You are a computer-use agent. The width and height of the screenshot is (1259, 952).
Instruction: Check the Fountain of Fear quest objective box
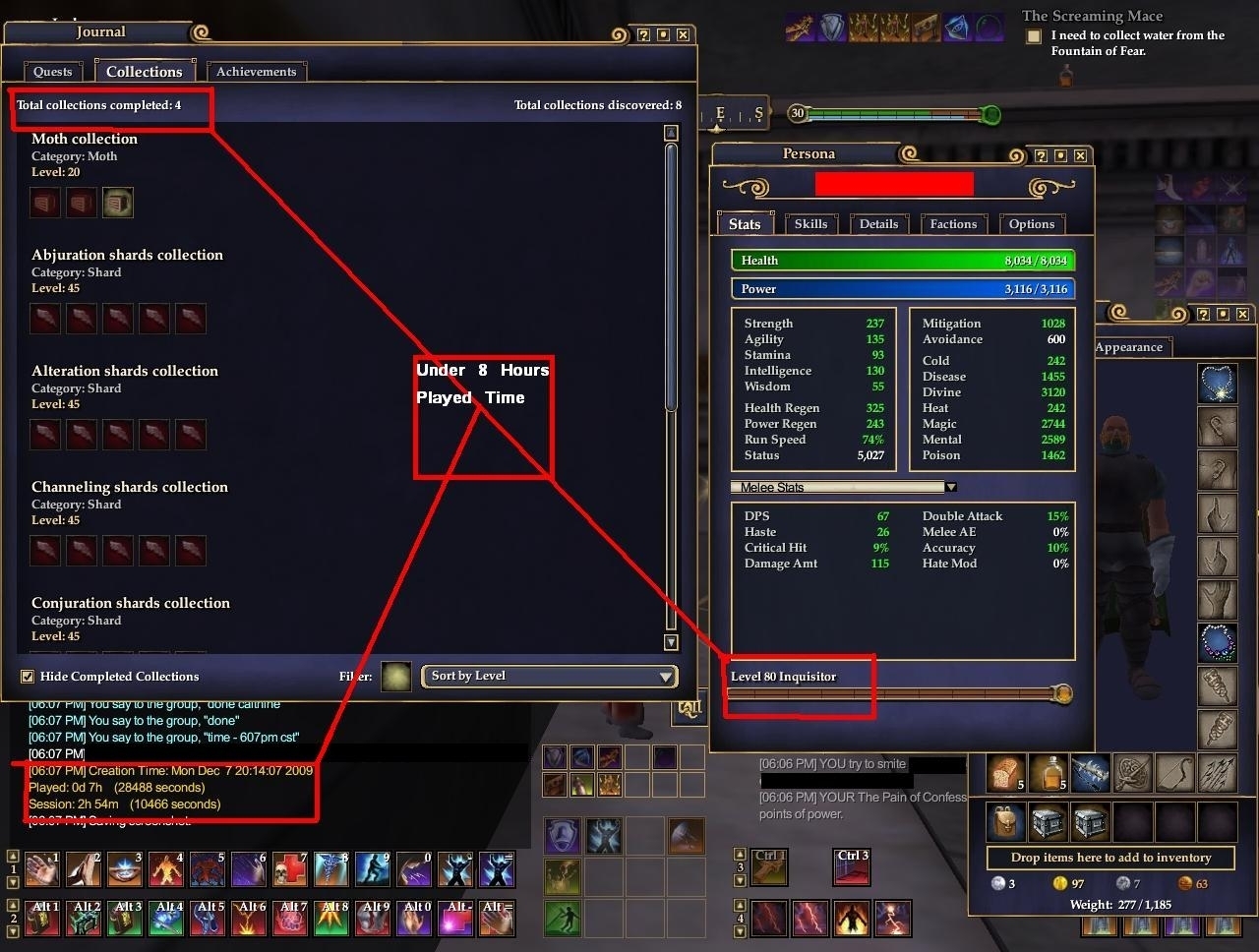(x=1033, y=35)
